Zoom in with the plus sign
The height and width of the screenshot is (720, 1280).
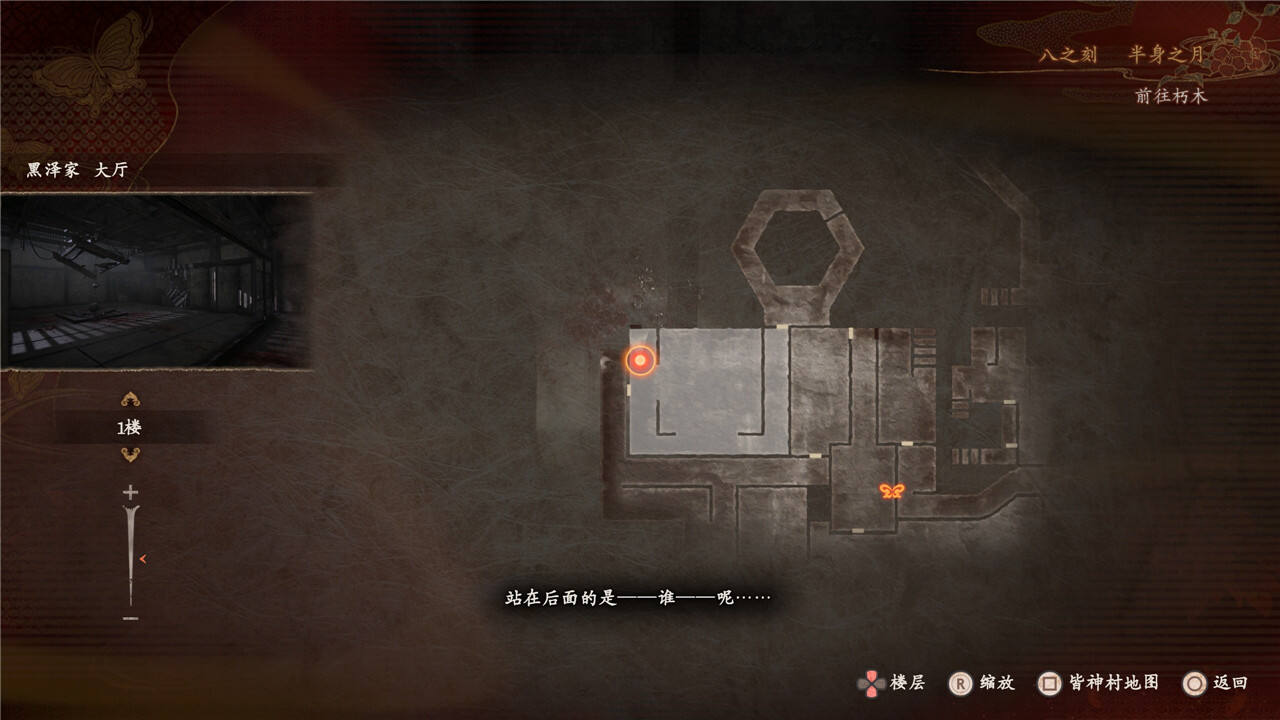[x=130, y=492]
